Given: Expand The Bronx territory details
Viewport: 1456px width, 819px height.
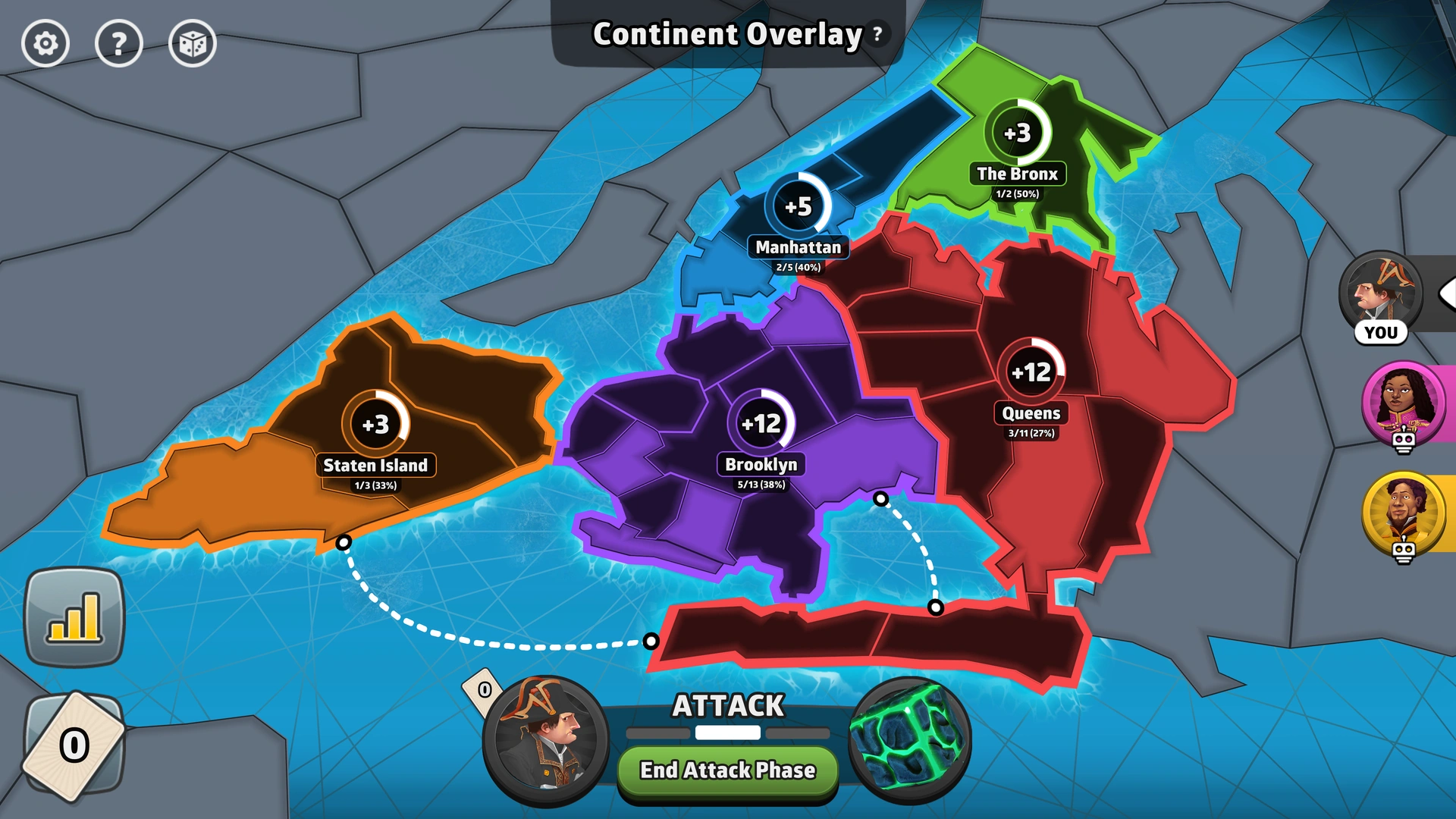Looking at the screenshot, I should [1017, 174].
